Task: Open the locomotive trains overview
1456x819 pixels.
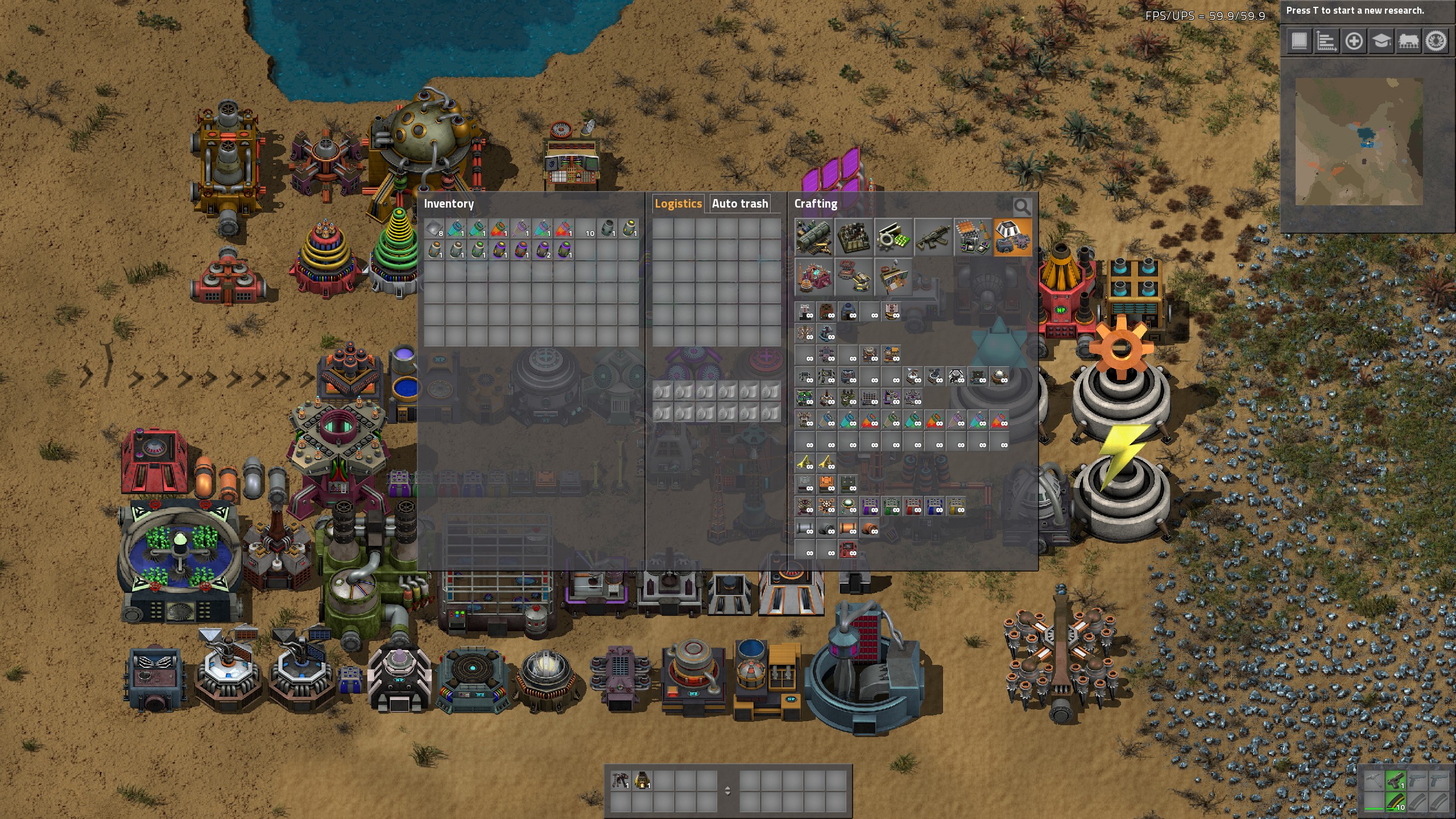Action: [1408, 41]
